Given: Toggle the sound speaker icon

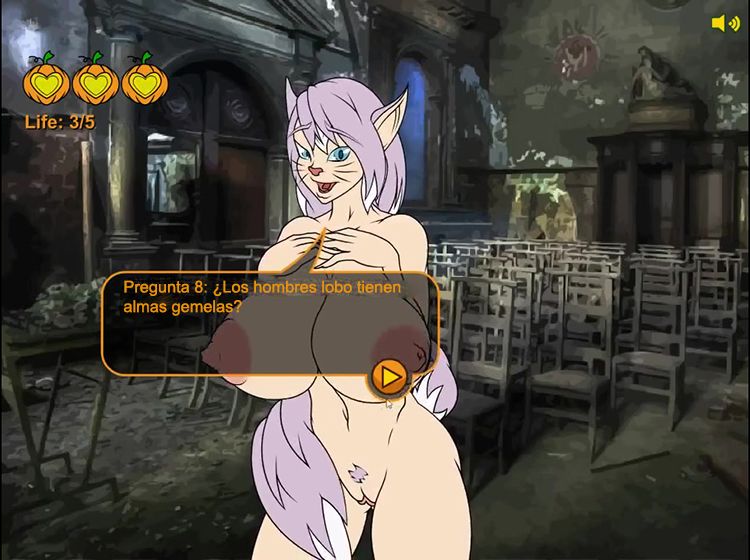Looking at the screenshot, I should pos(724,23).
